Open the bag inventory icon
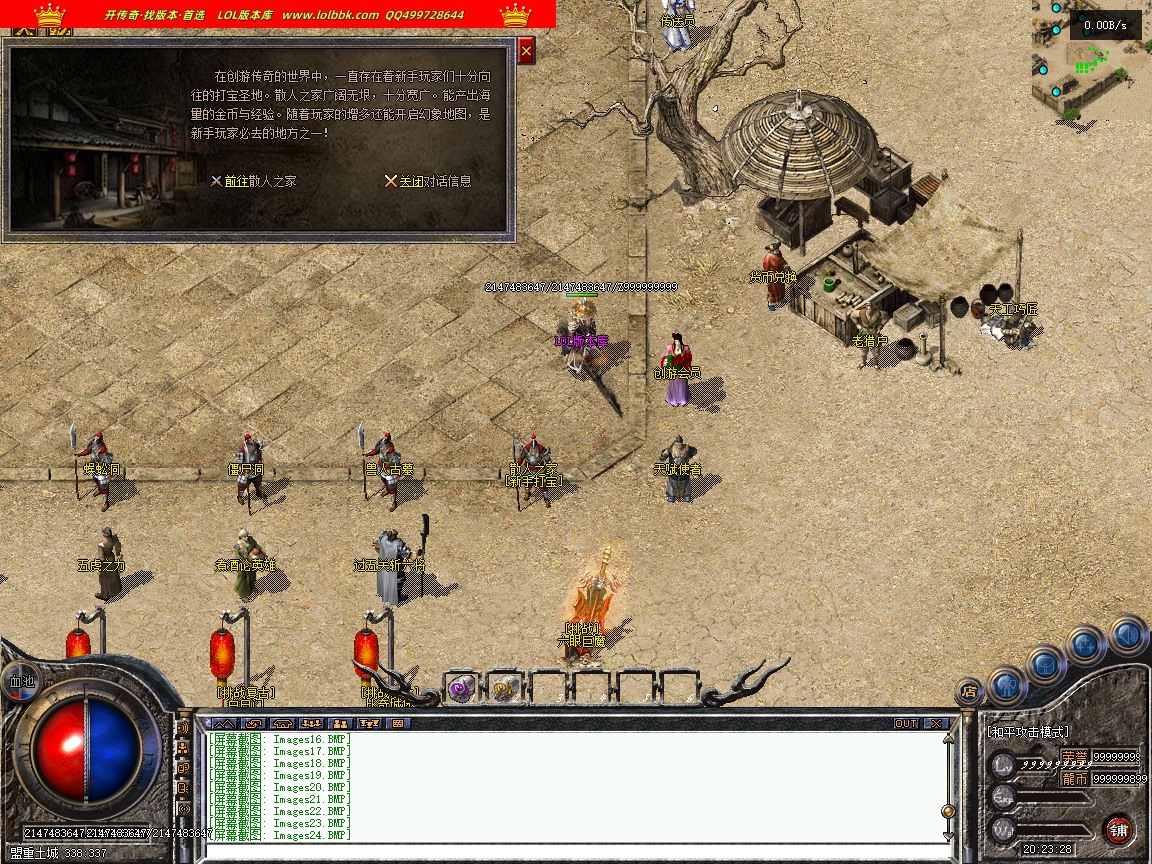The height and width of the screenshot is (864, 1152). [1045, 663]
